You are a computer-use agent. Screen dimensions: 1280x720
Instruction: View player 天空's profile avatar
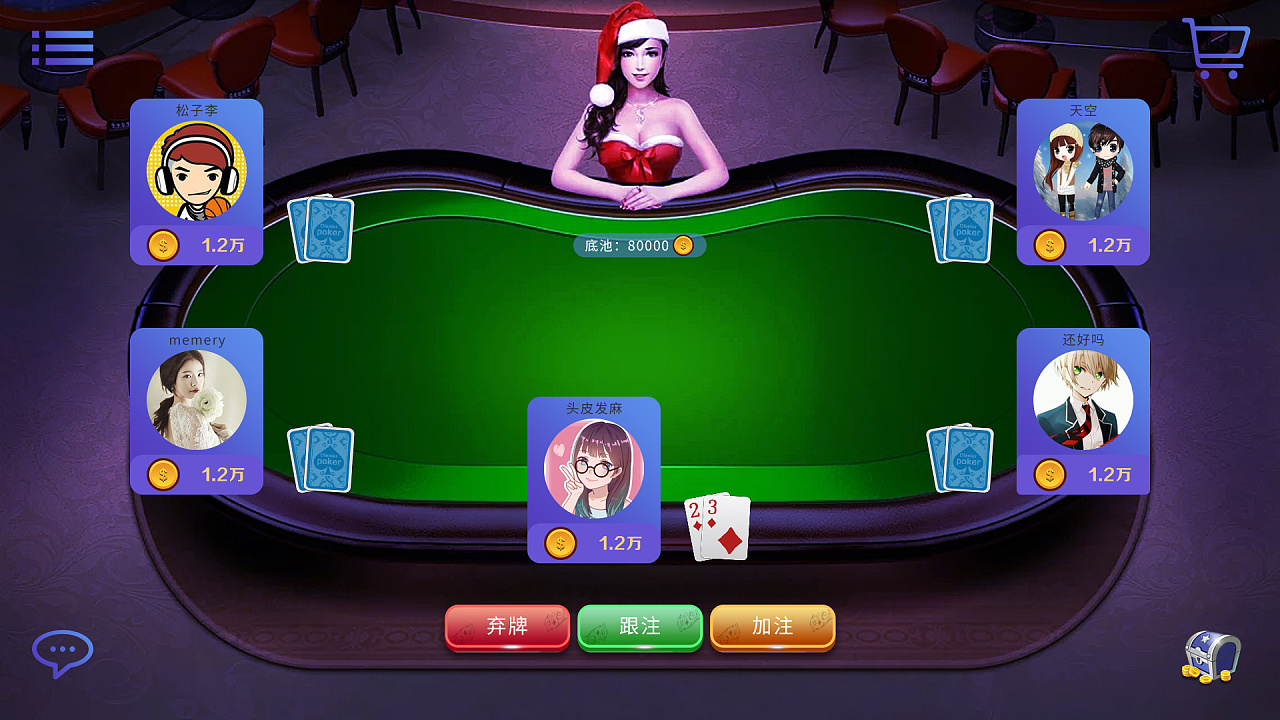(x=1083, y=171)
